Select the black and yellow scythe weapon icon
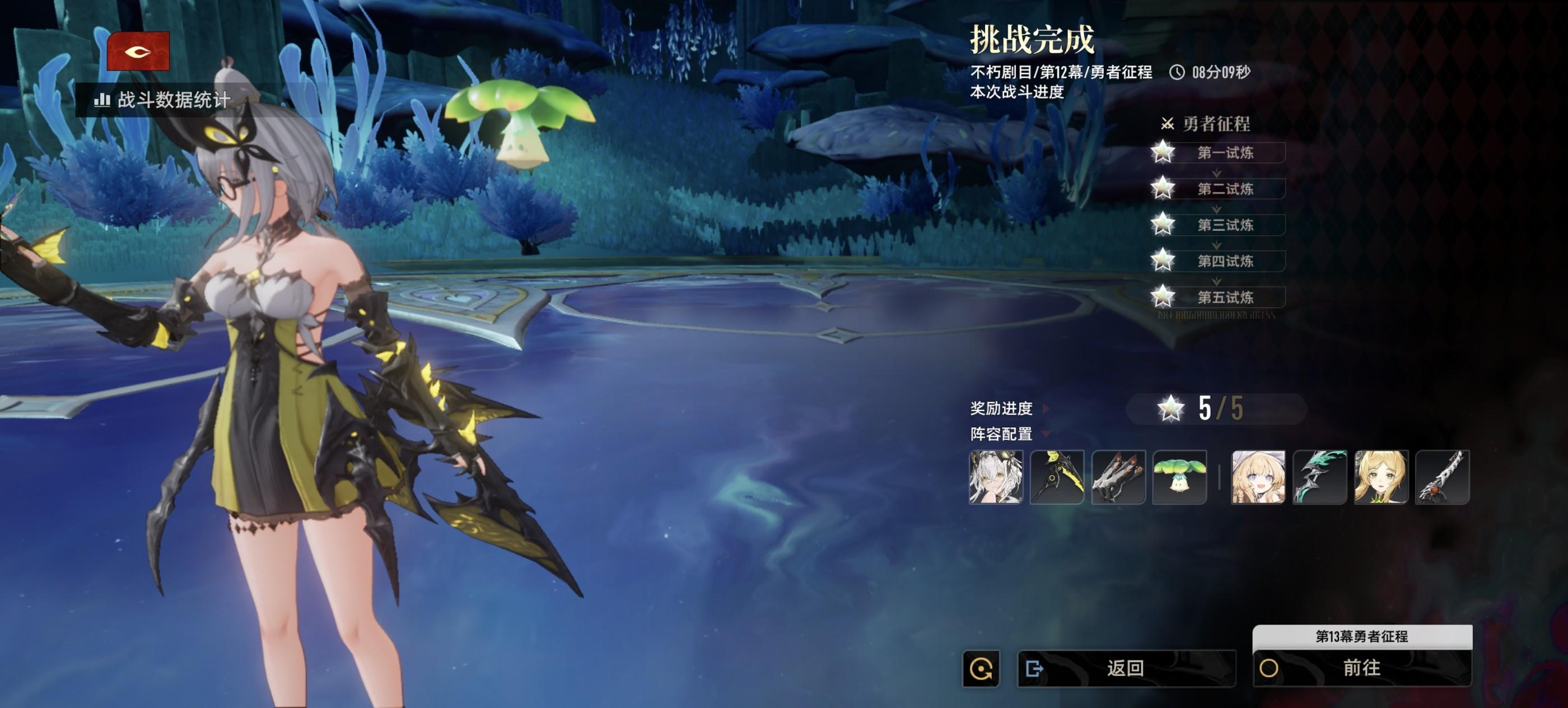Image resolution: width=1568 pixels, height=708 pixels. pos(1057,477)
